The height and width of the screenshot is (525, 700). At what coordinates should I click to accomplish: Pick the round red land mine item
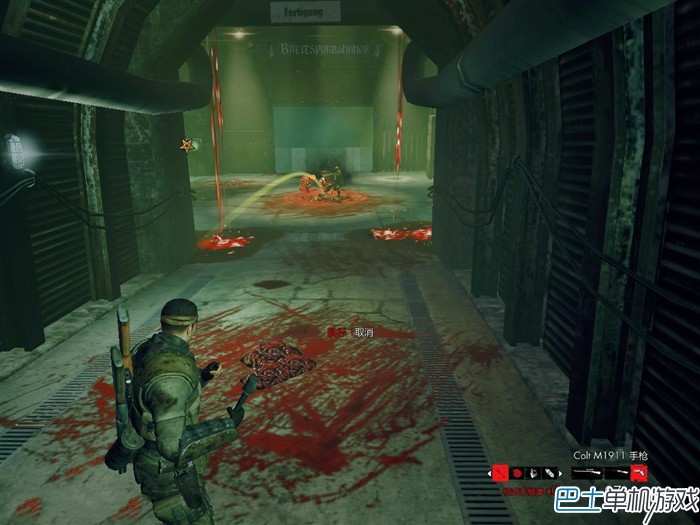click(518, 473)
